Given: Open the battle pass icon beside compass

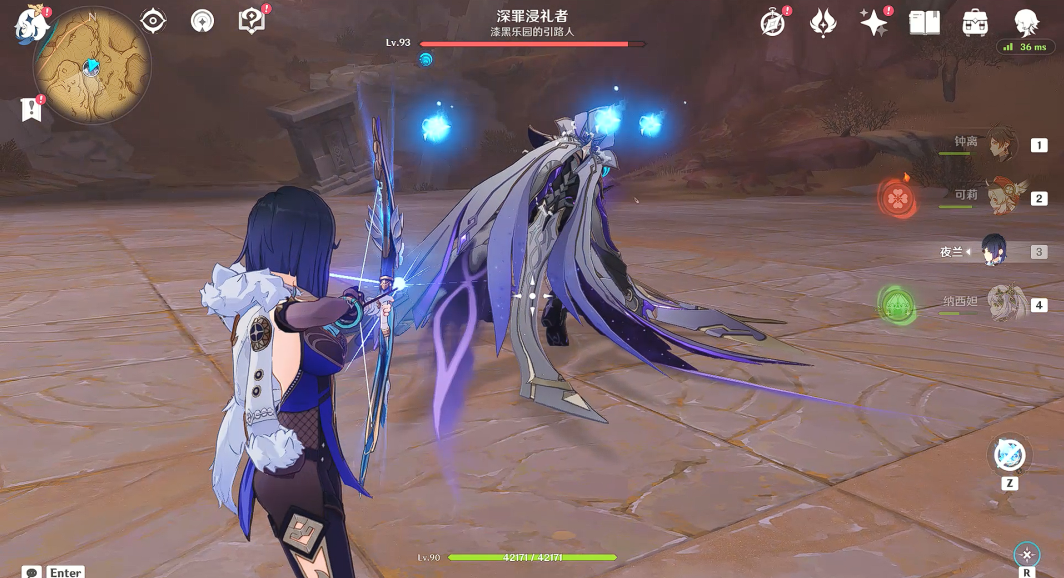Looking at the screenshot, I should (x=823, y=22).
